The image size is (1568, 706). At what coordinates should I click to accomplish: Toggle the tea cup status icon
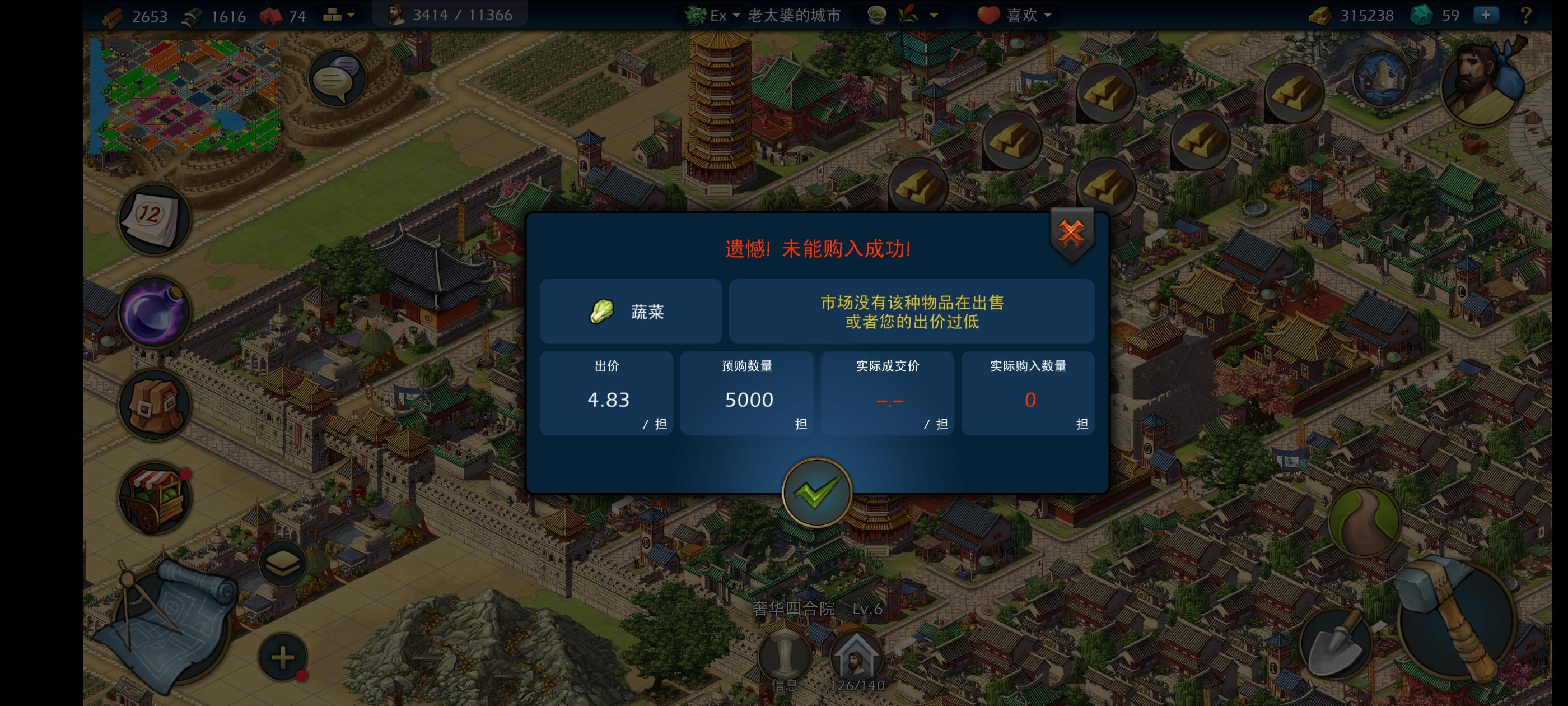tap(876, 15)
